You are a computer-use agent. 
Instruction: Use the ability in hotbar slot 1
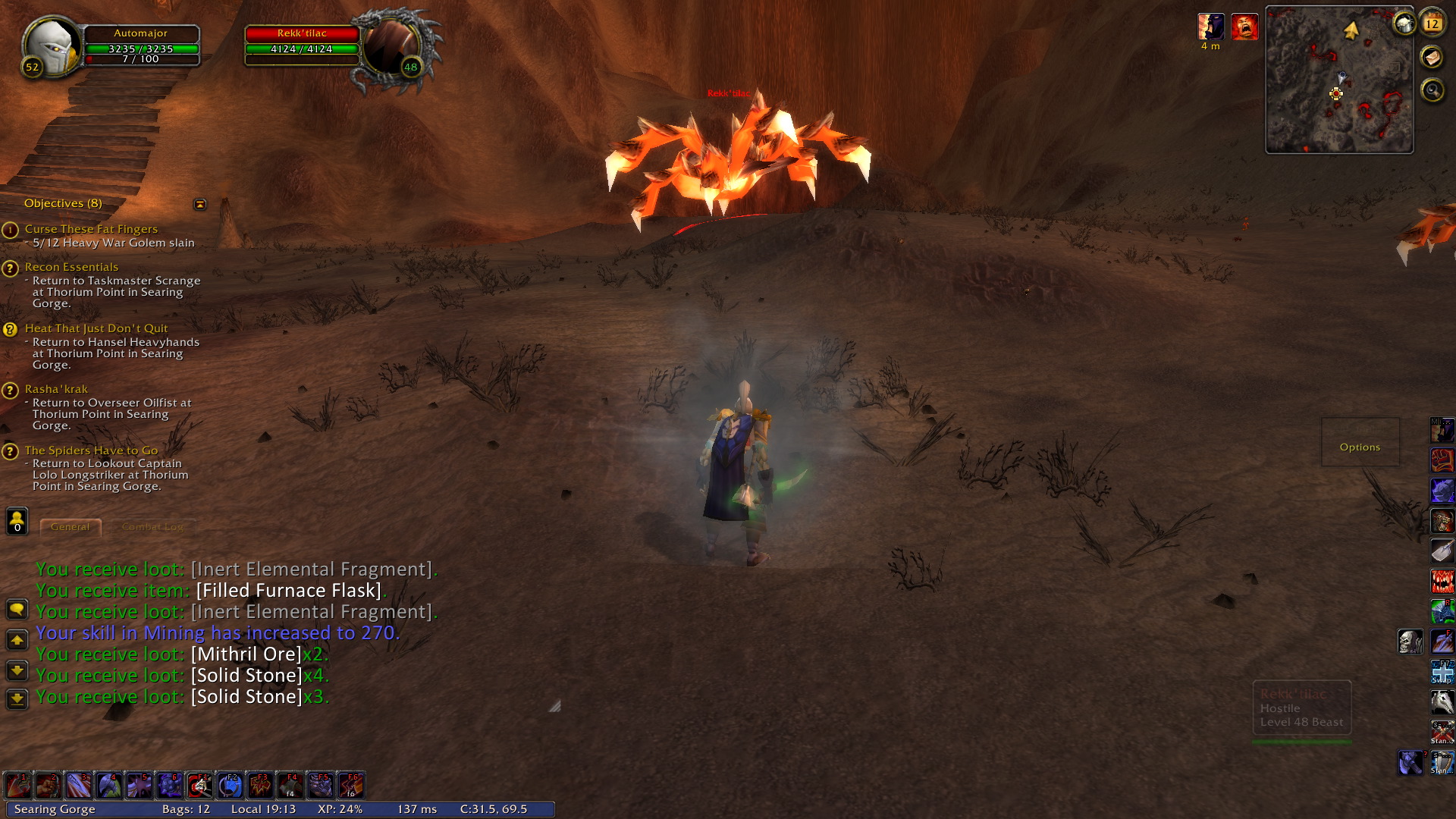click(17, 786)
